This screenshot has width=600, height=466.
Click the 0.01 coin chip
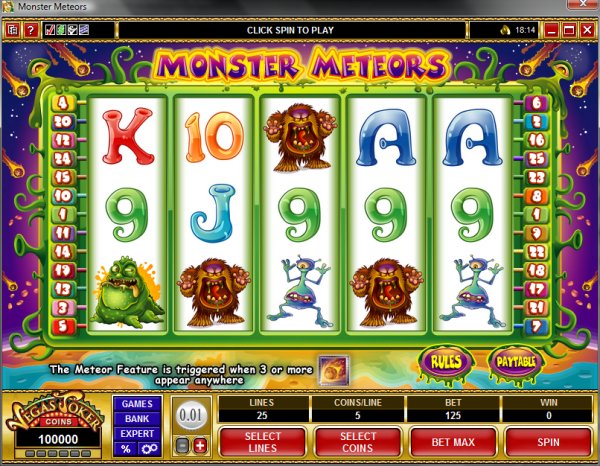coord(189,415)
